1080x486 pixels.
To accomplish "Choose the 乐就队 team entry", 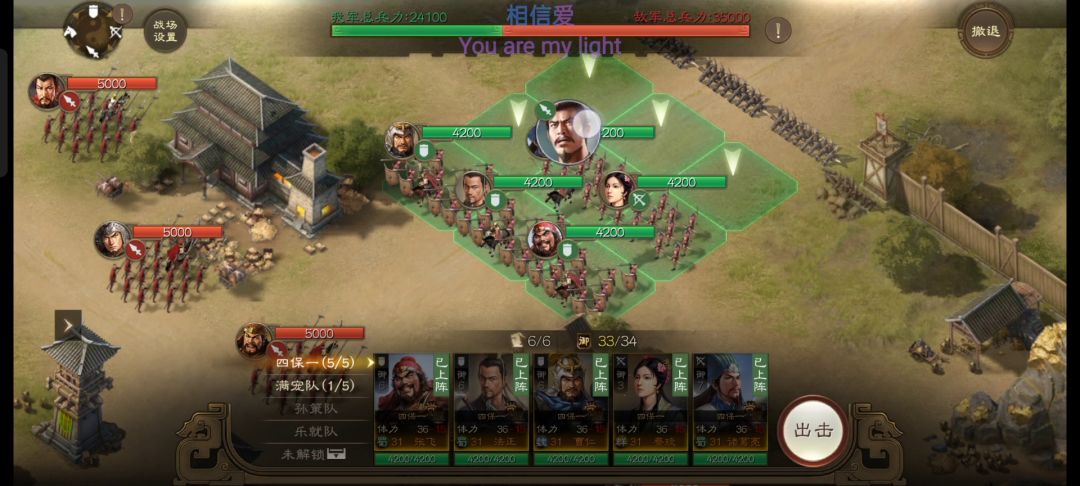I will (x=315, y=431).
